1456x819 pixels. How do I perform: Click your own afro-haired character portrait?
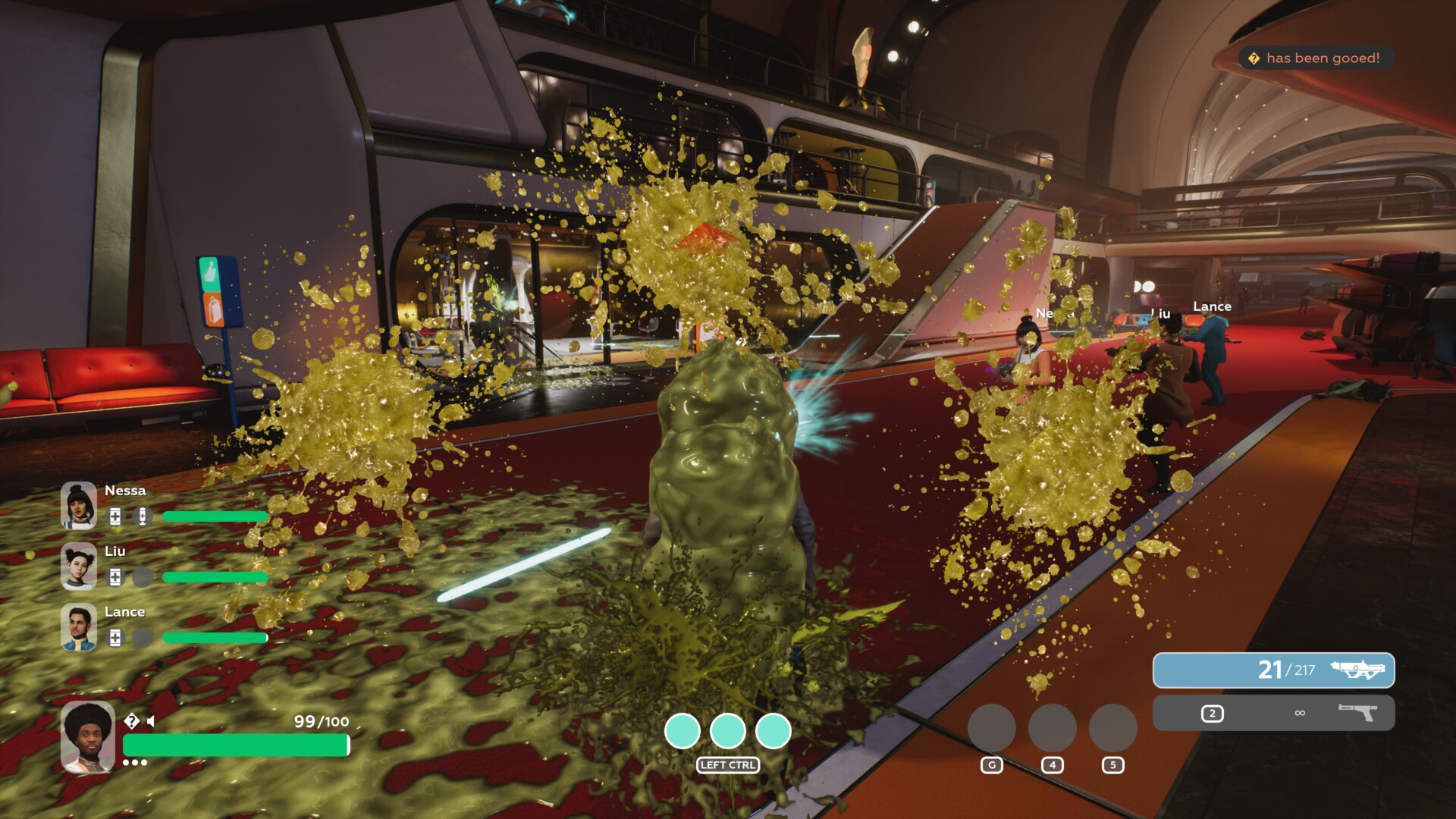88,736
